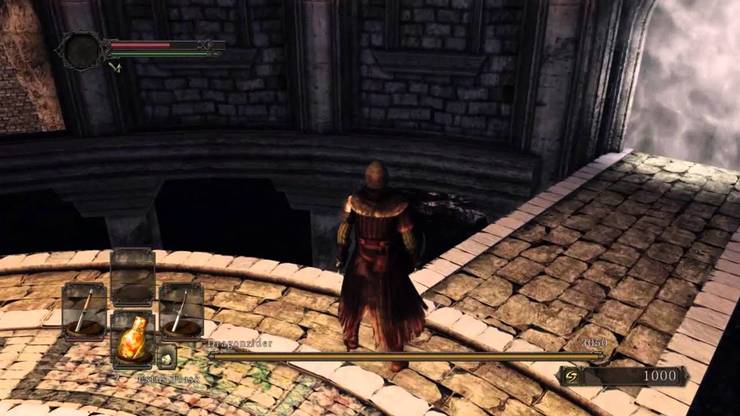
Task: Click the empty spell slot above the flask
Action: 132,277
